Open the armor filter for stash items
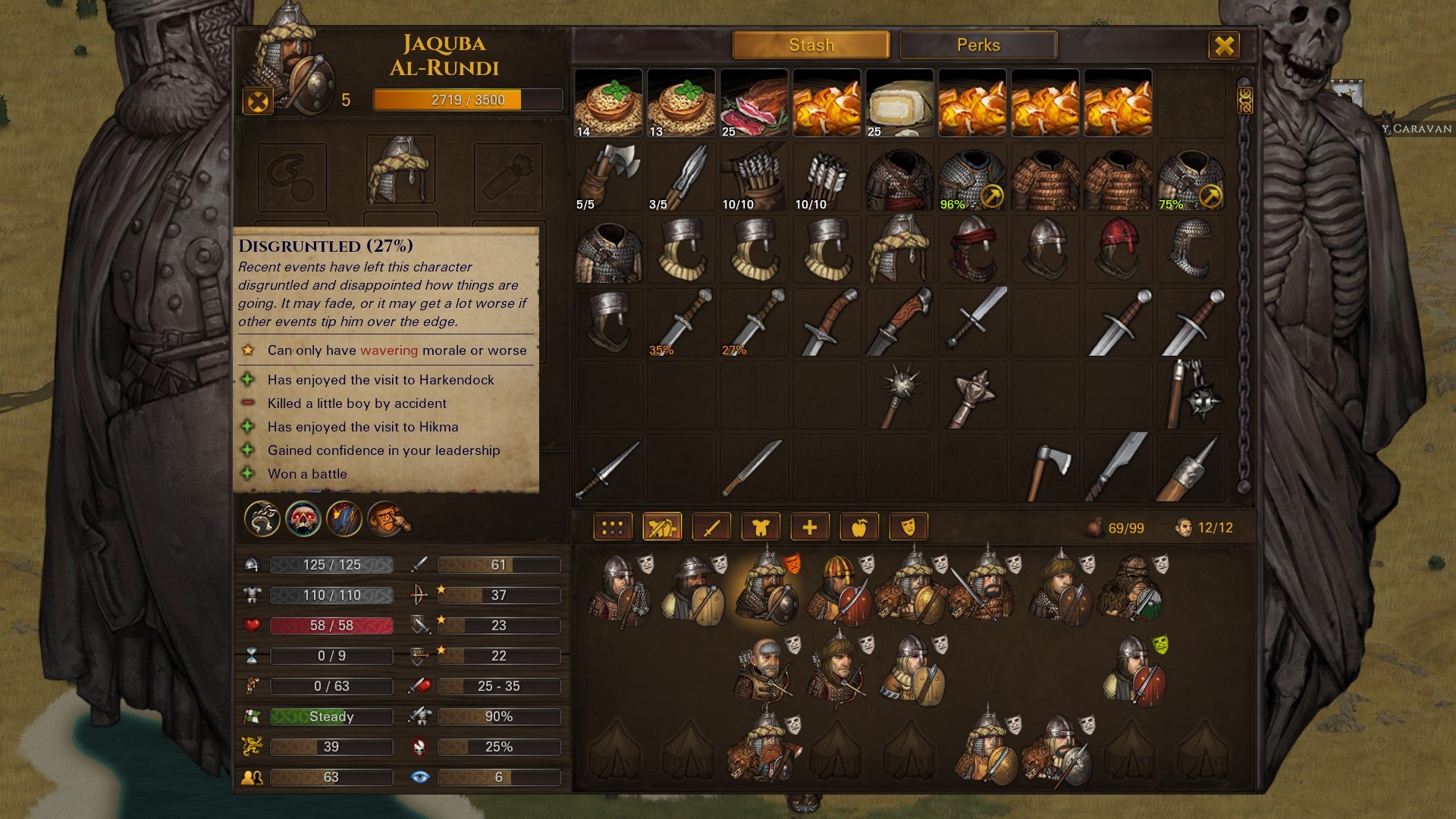This screenshot has height=819, width=1456. [x=761, y=526]
